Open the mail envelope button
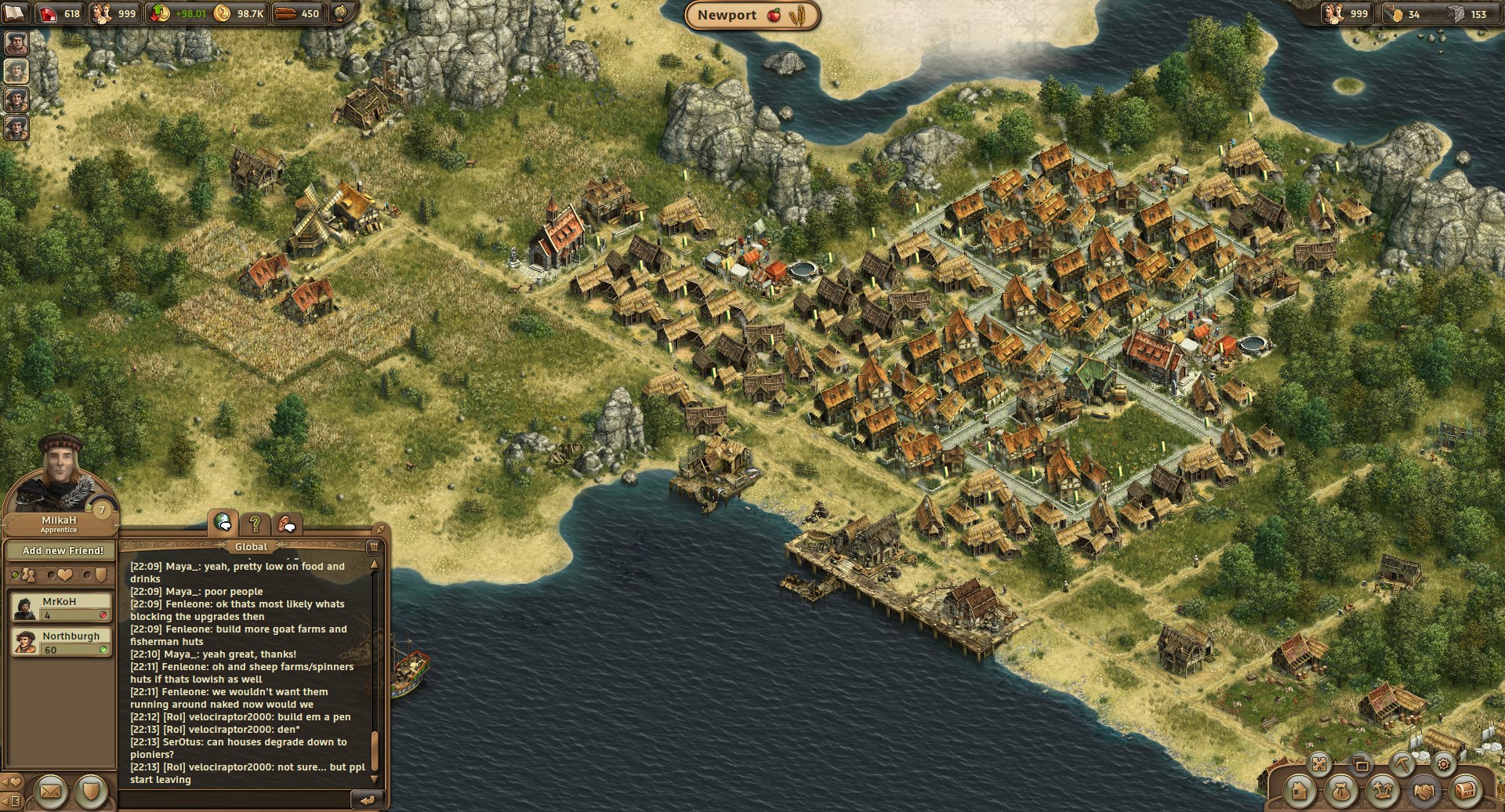1505x812 pixels. click(x=50, y=792)
